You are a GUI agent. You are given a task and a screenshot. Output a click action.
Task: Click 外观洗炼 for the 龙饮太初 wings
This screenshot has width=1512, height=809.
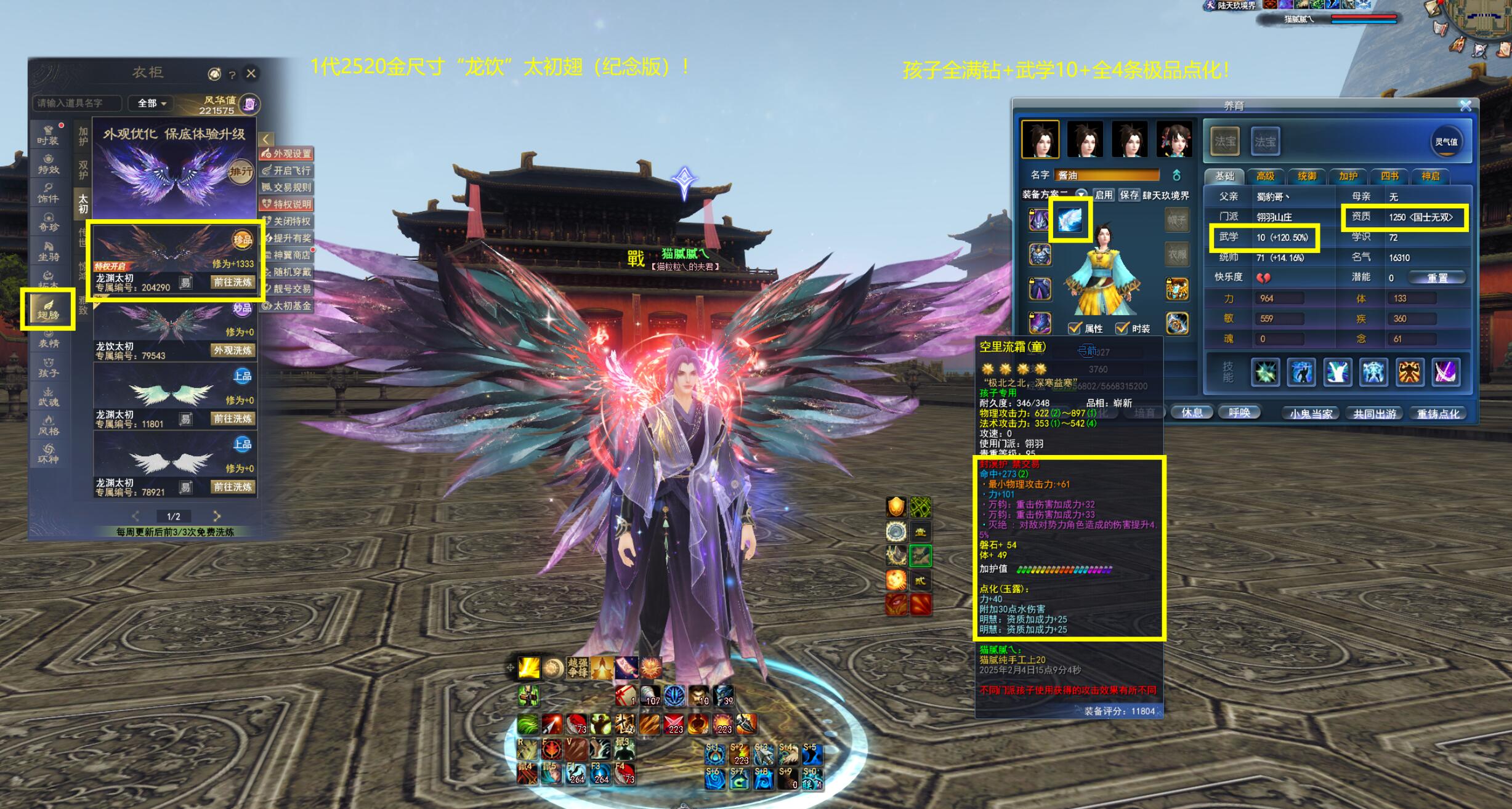coord(232,350)
